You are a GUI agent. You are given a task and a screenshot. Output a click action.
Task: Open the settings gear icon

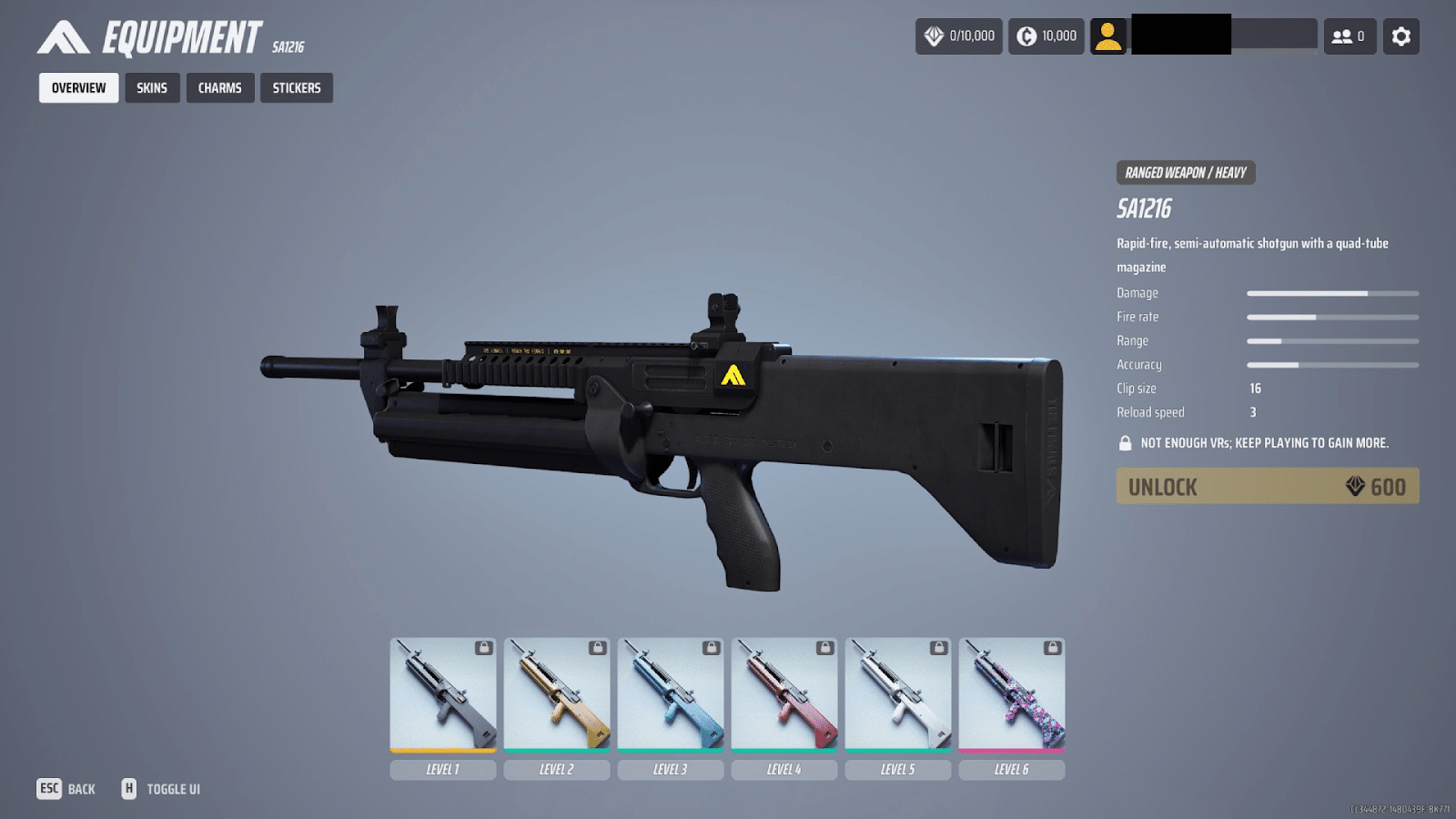click(1401, 36)
